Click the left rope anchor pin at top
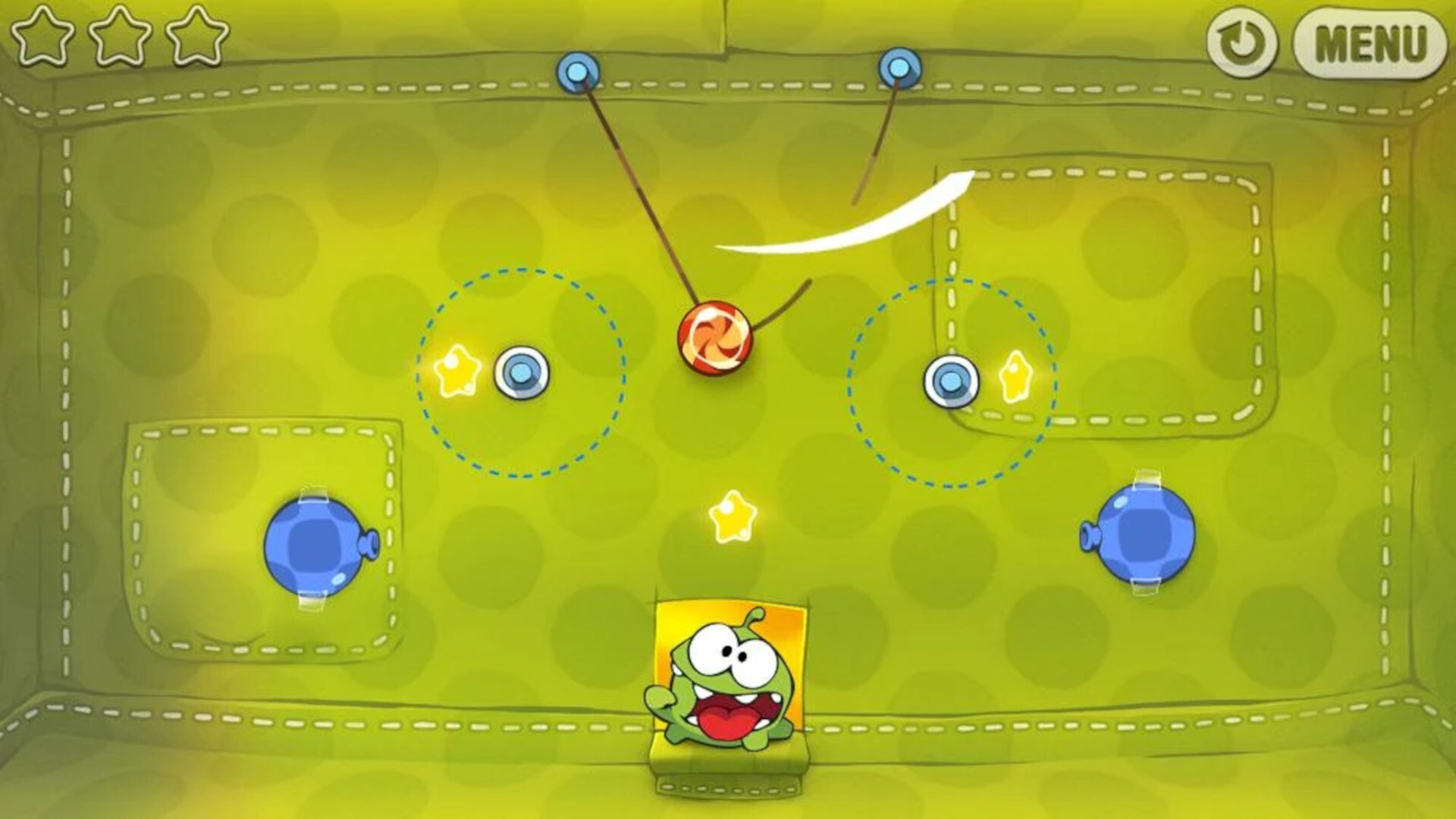1456x819 pixels. coord(576,72)
